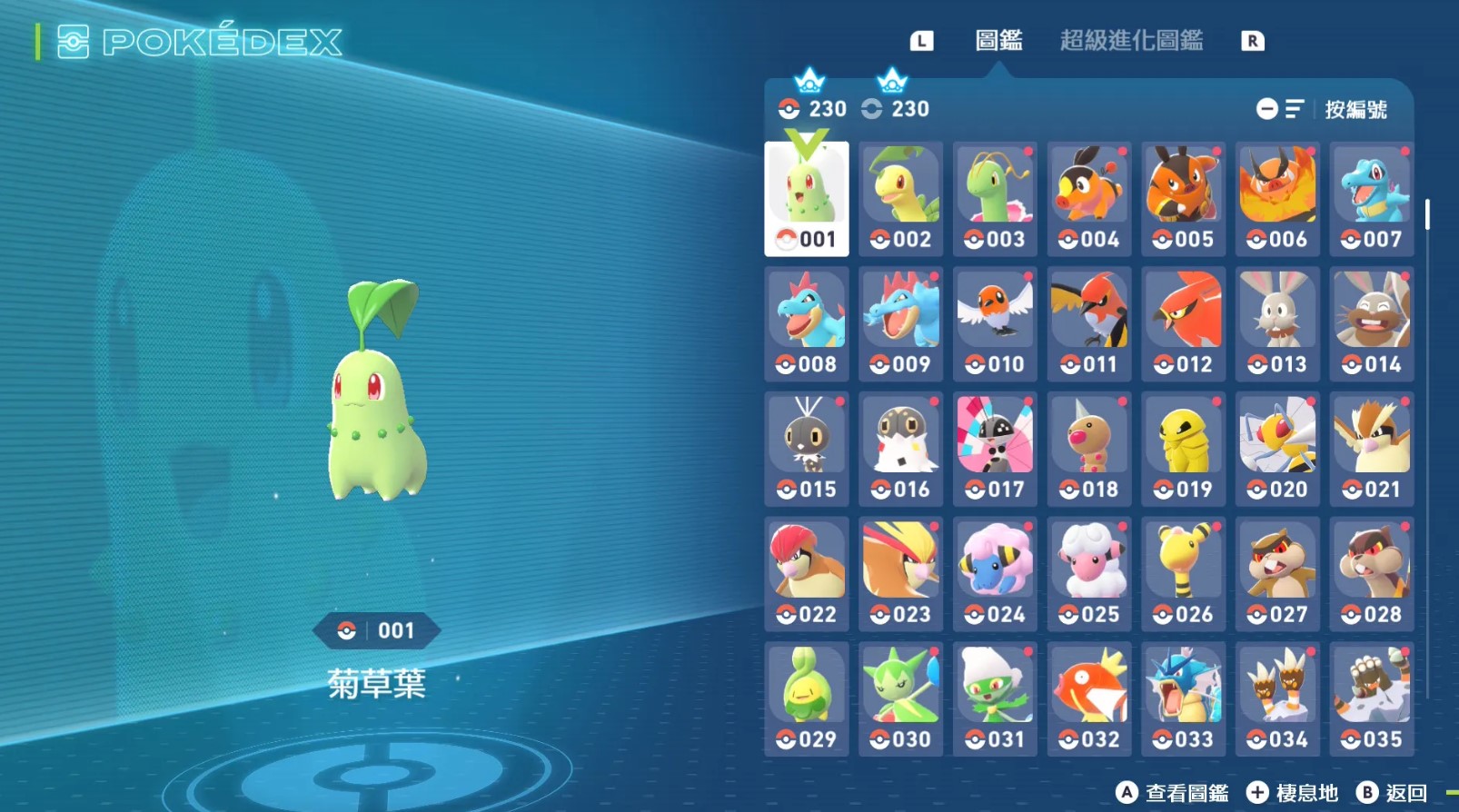Select Mareep entry 024
This screenshot has height=812, width=1459.
click(996, 574)
